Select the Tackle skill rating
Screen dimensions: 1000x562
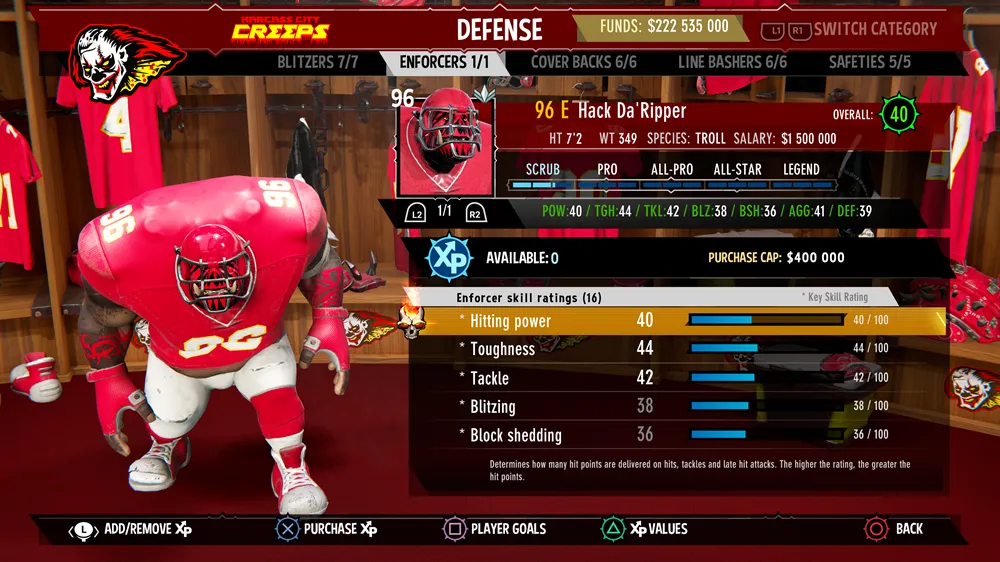(680, 378)
